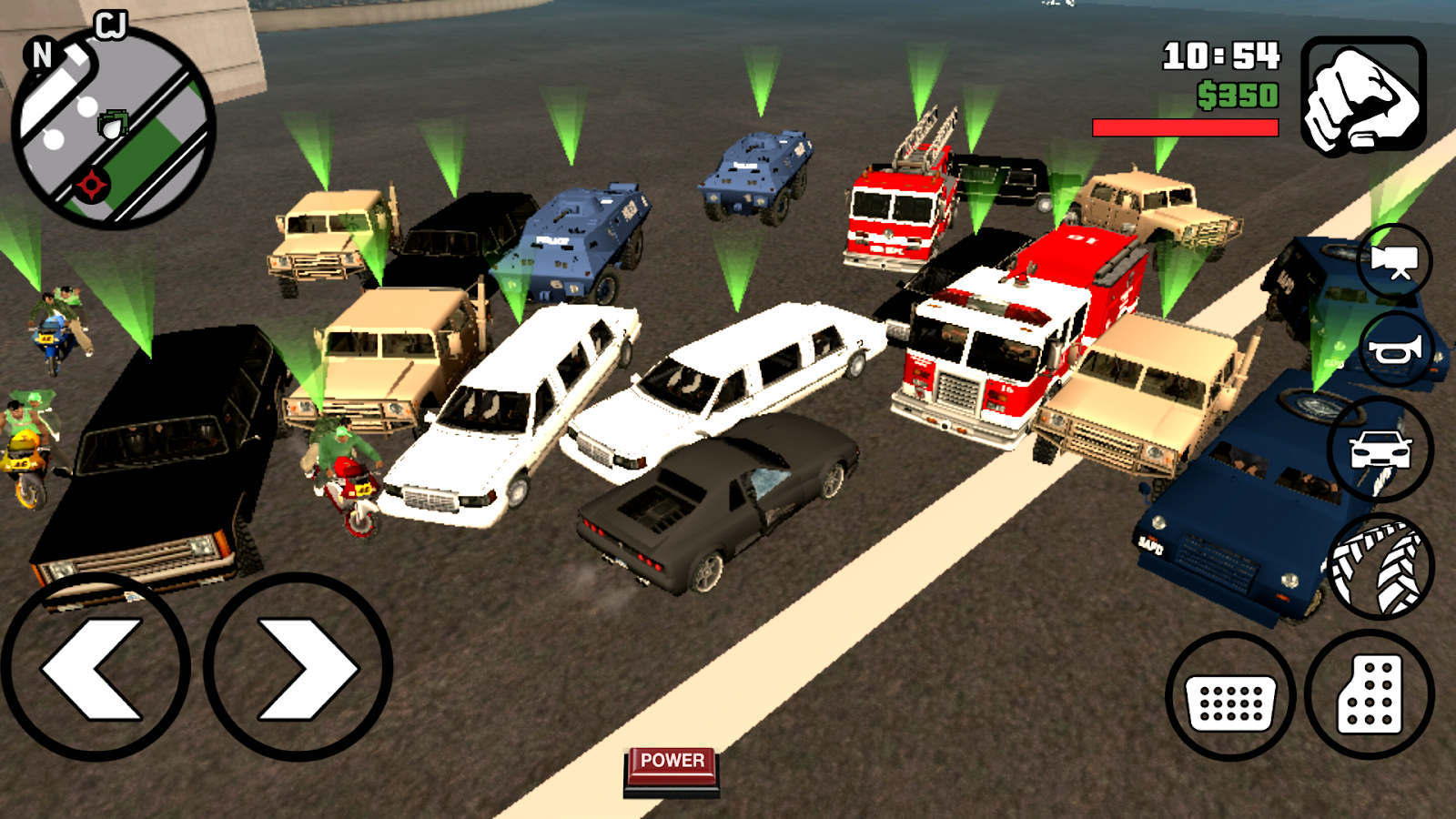Image resolution: width=1456 pixels, height=819 pixels.
Task: Select the $350 money counter
Action: click(x=1238, y=94)
